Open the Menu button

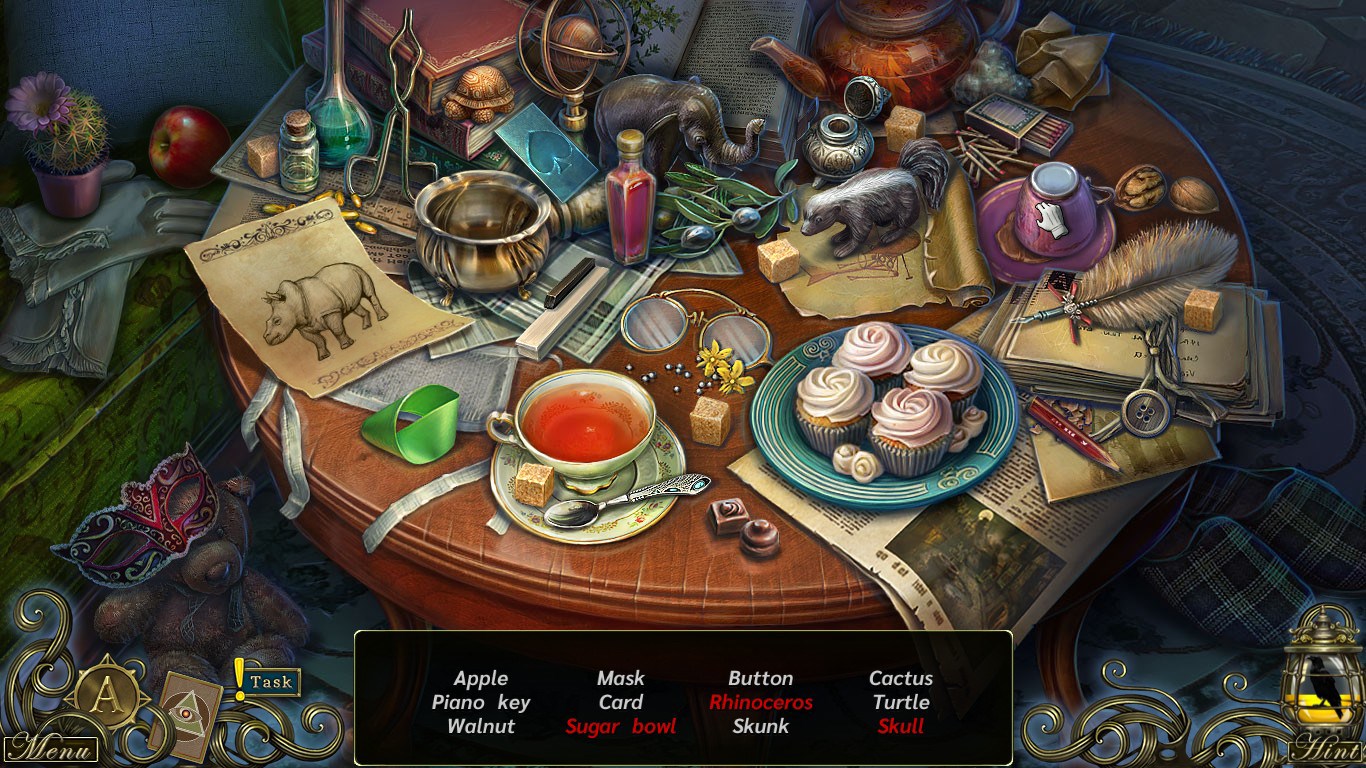(x=52, y=748)
